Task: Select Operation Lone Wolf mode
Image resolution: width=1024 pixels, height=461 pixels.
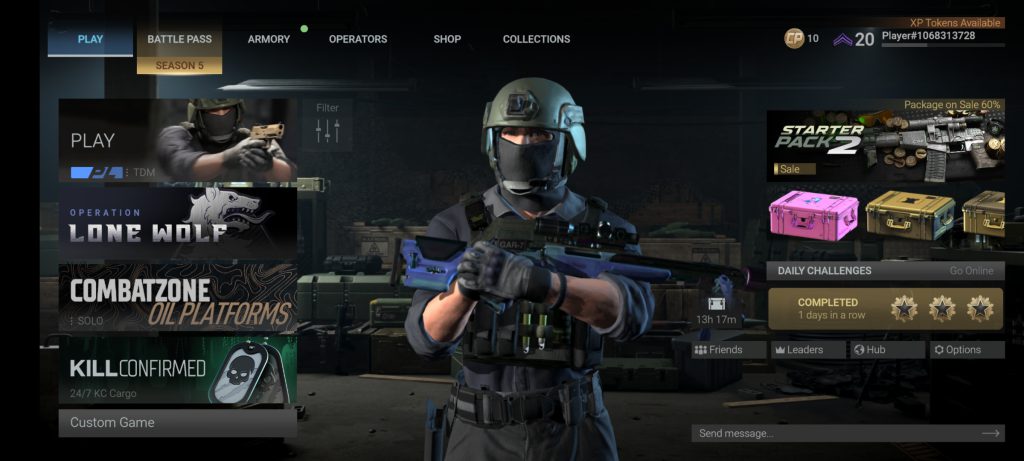Action: (177, 222)
